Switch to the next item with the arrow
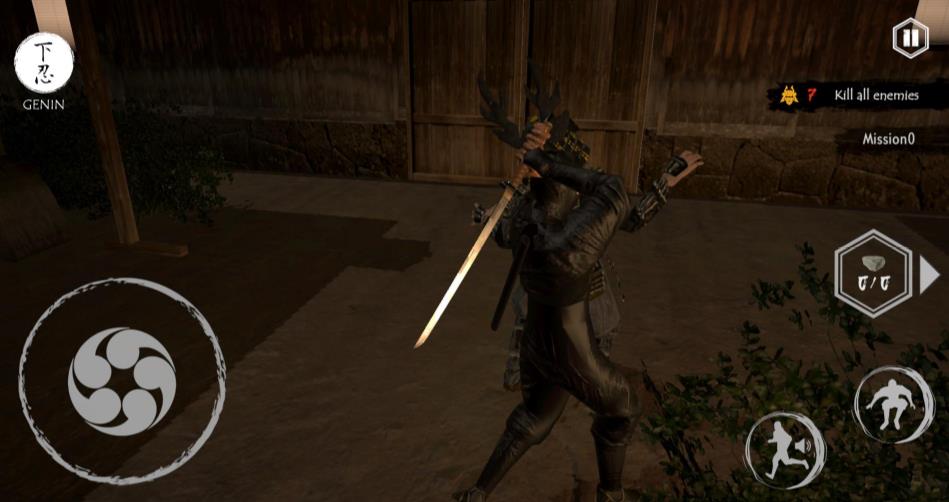 (930, 274)
